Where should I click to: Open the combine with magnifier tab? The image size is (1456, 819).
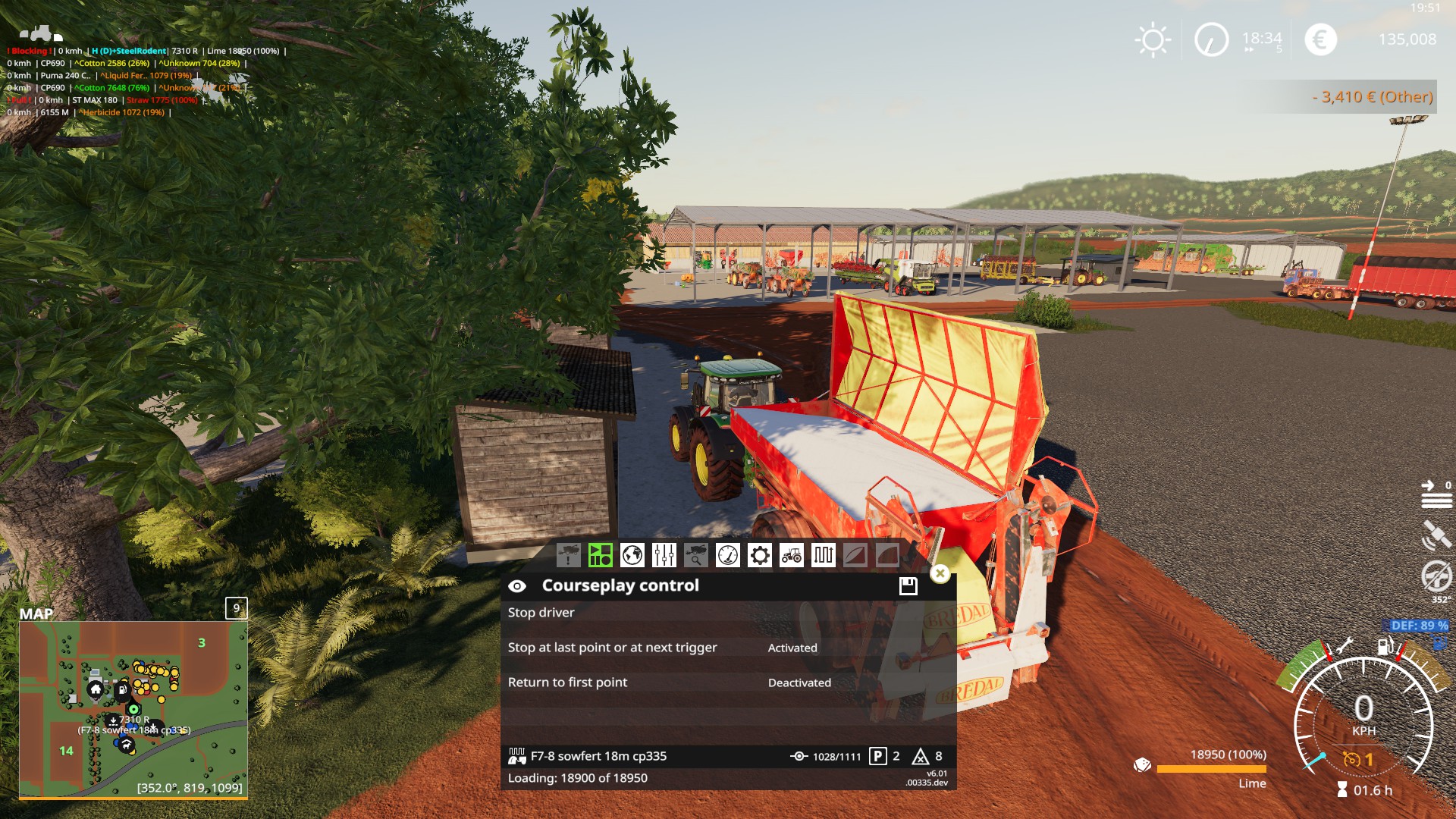pos(695,555)
